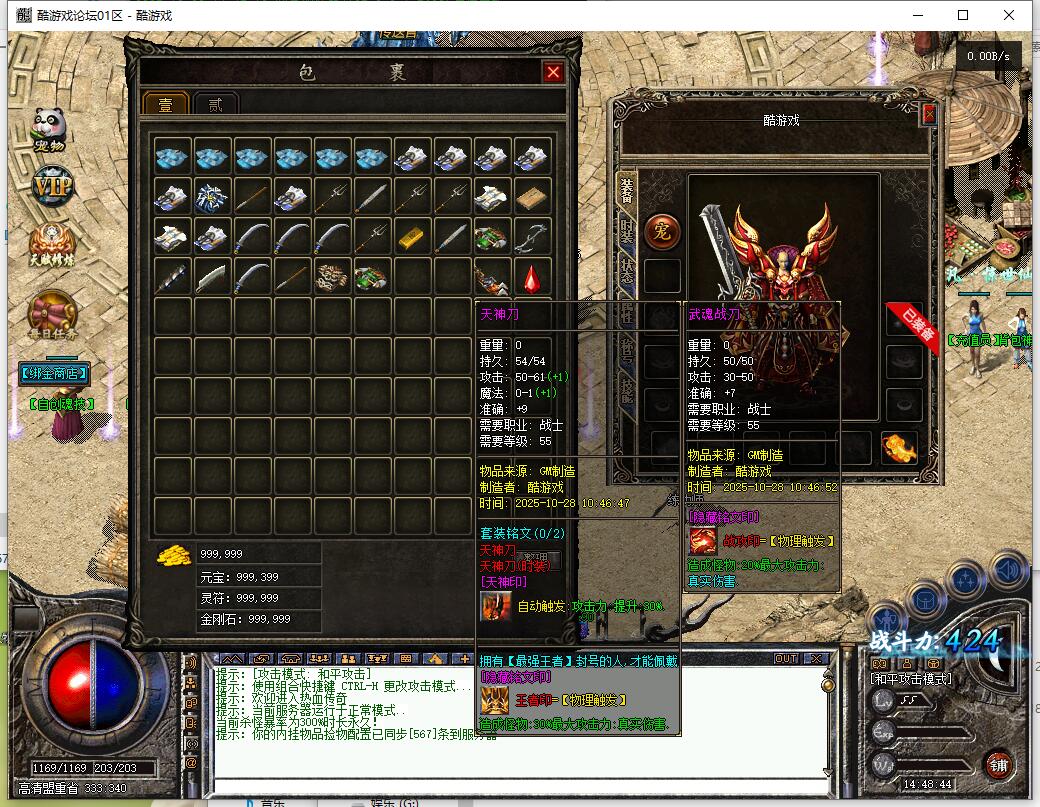Choose the blue snowflake emblem item

(213, 197)
